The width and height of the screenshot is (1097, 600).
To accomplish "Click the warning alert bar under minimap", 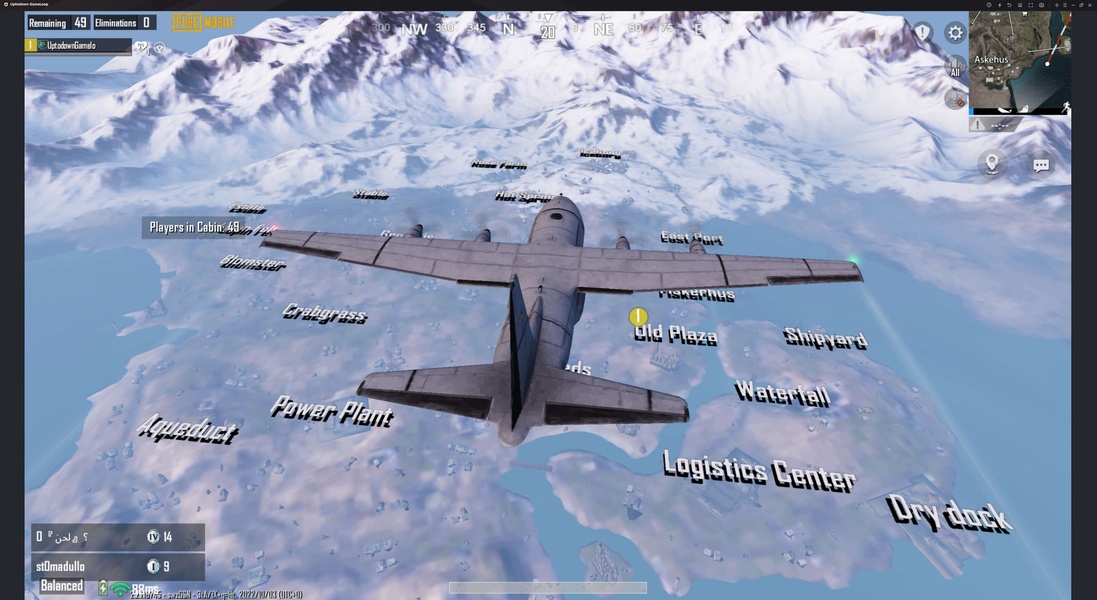I will (x=1019, y=125).
